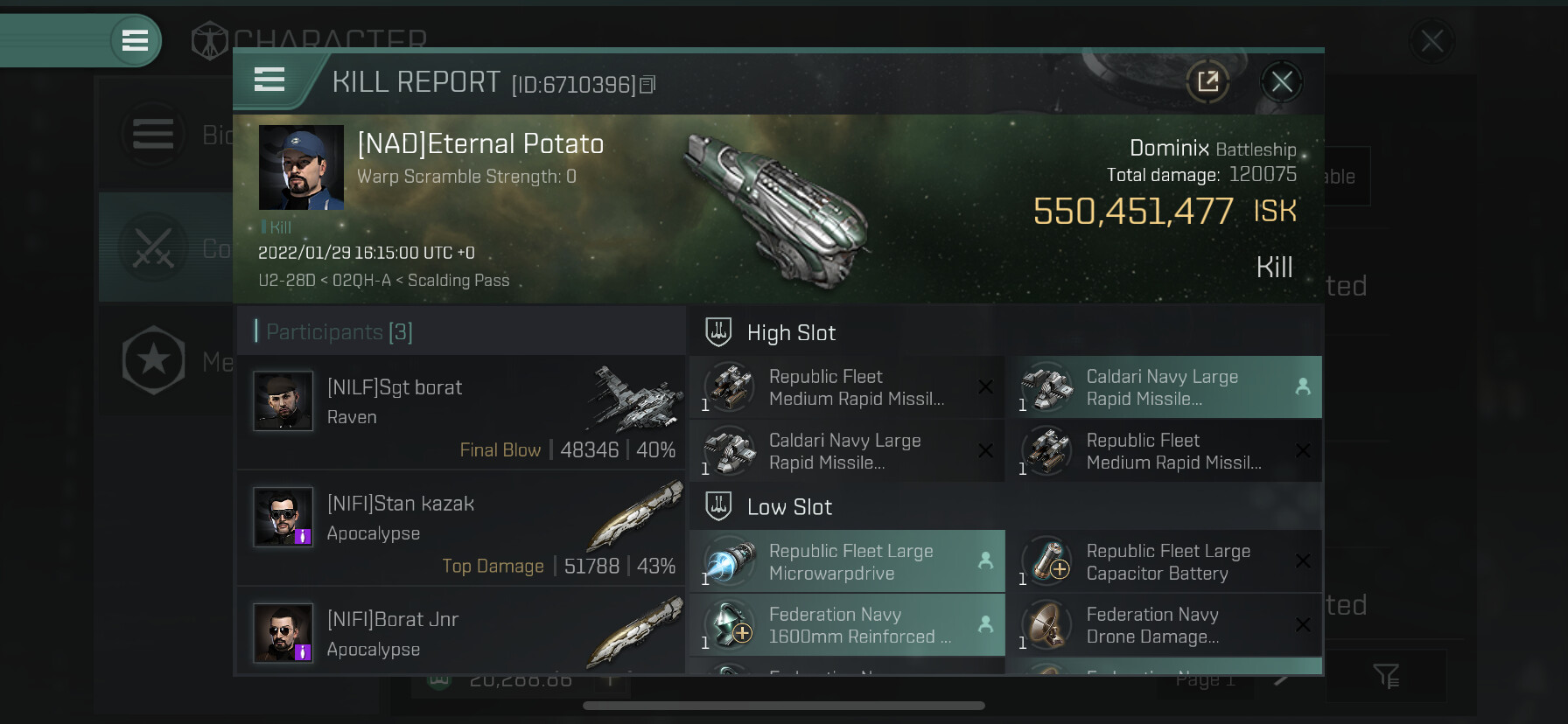Select Republic Fleet Large Capacitor Battery module
1568x724 pixels.
[1164, 562]
